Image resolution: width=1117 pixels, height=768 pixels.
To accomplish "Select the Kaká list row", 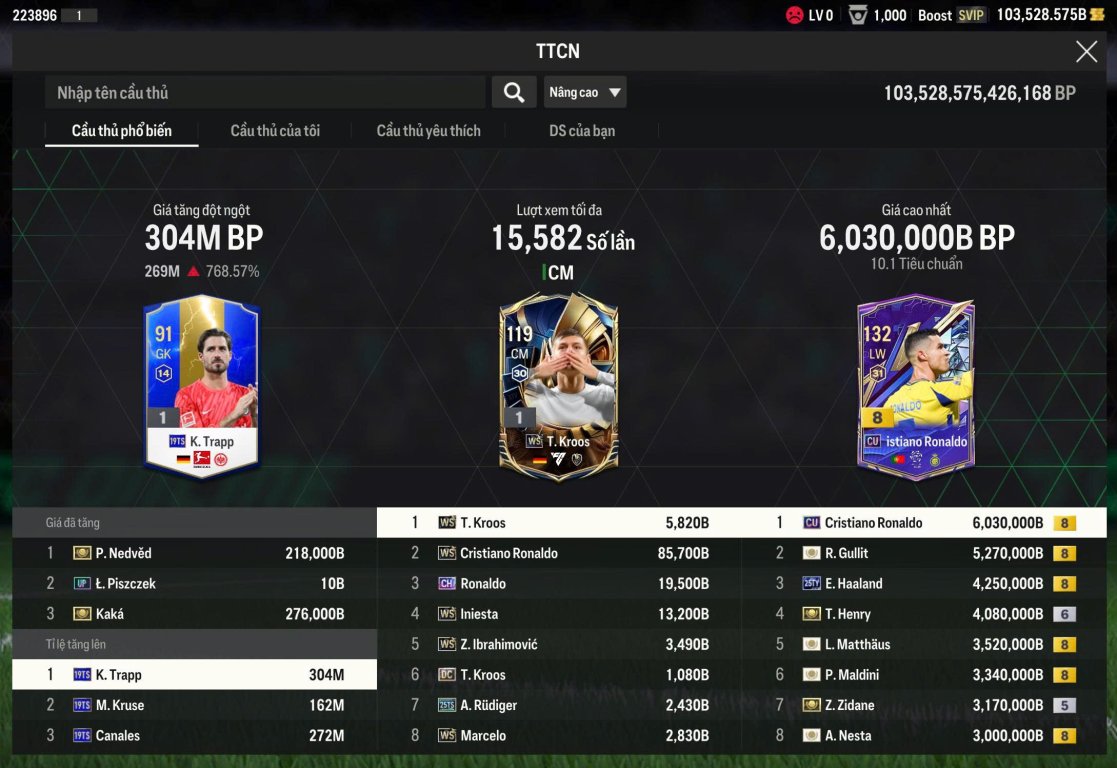I will [x=194, y=614].
